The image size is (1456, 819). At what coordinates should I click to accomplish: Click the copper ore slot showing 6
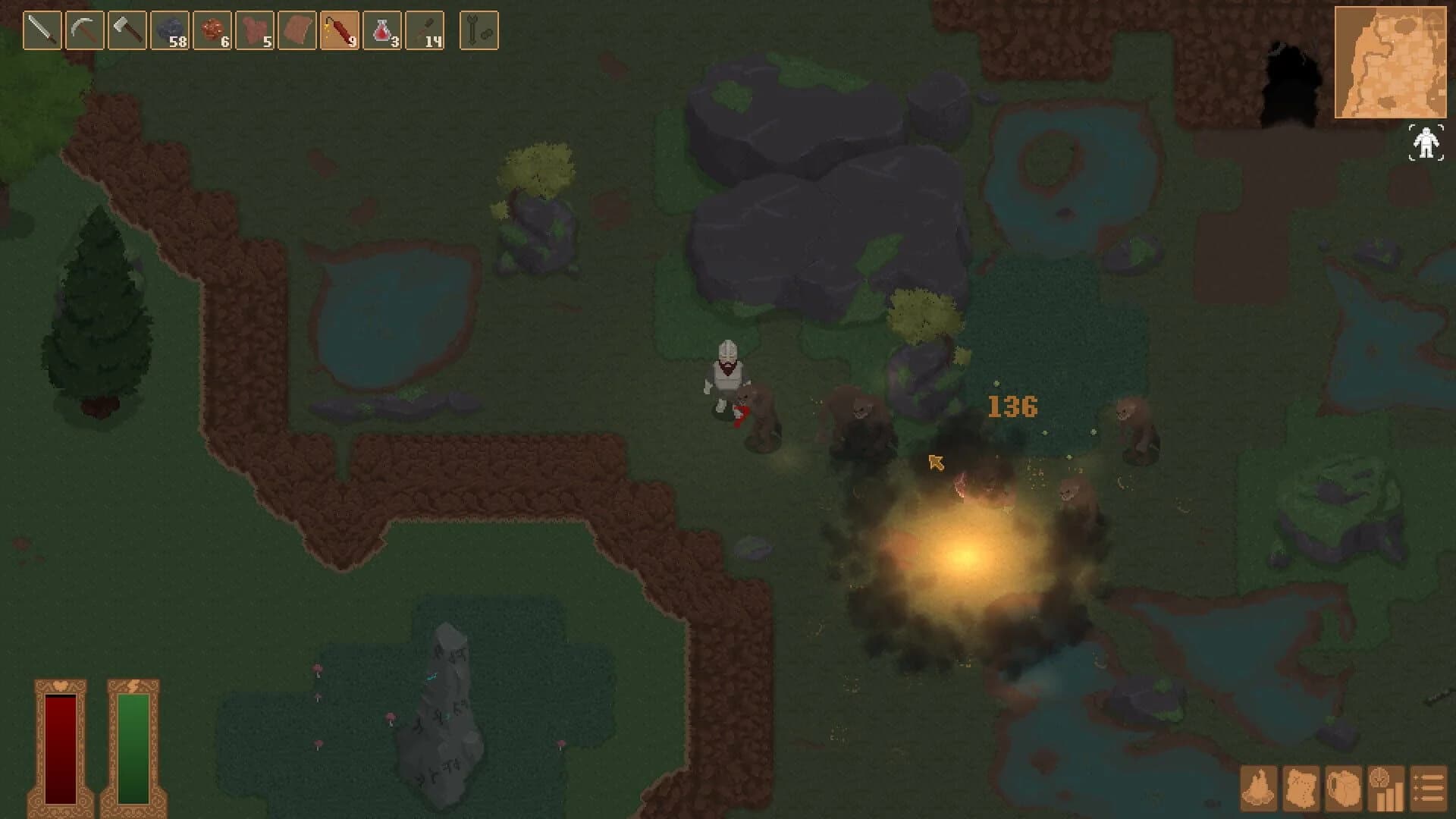212,29
